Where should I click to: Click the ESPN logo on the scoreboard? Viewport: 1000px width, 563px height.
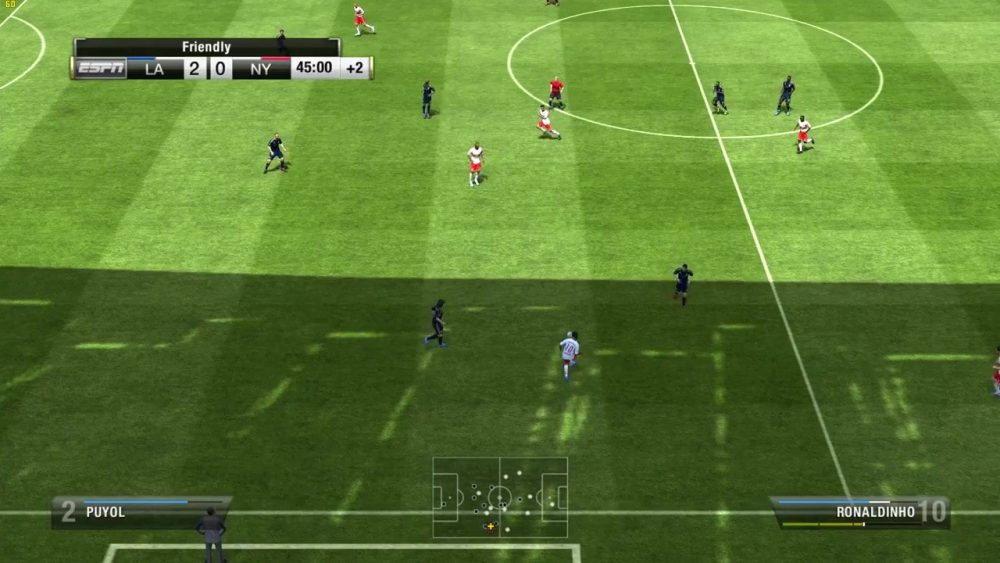(x=101, y=68)
